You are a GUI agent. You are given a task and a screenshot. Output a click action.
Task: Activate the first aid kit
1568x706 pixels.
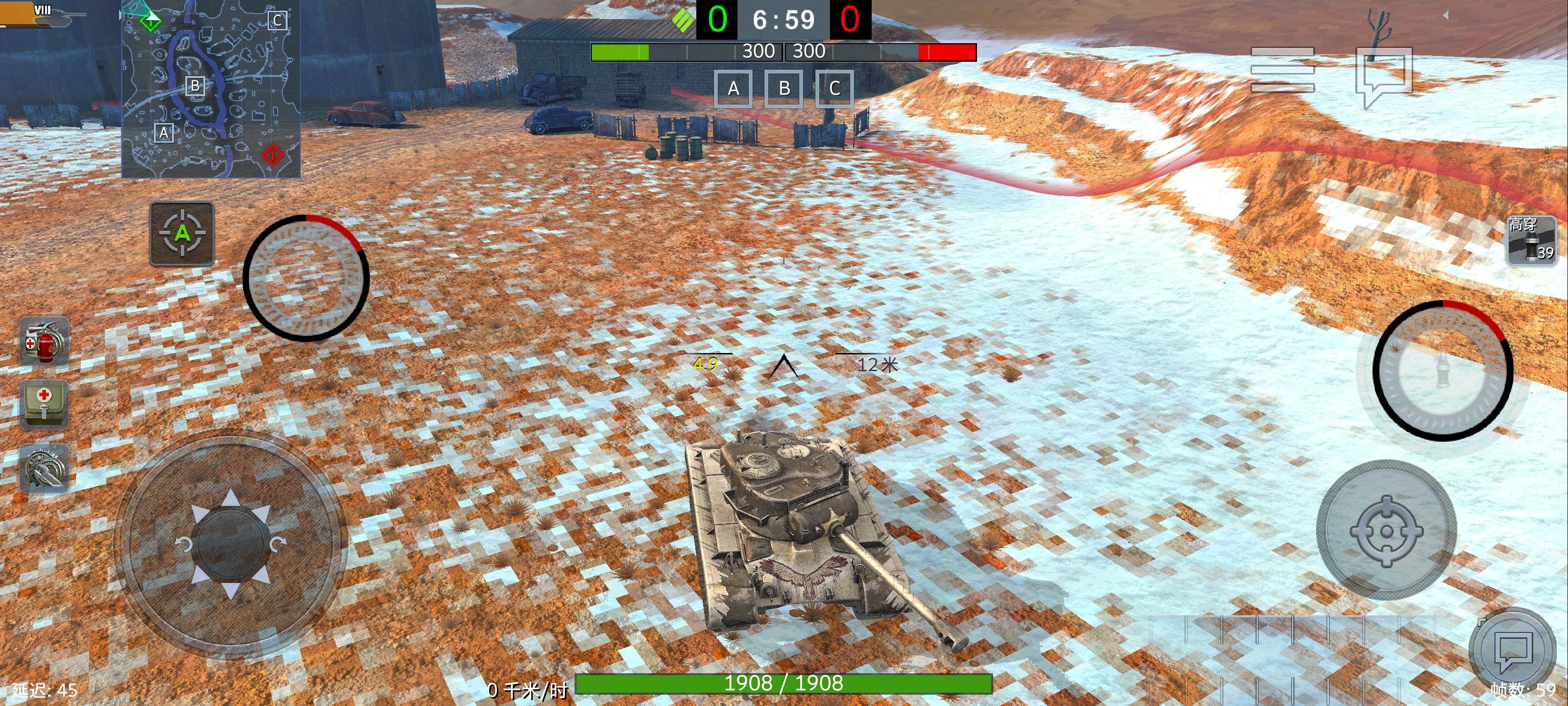pos(45,403)
